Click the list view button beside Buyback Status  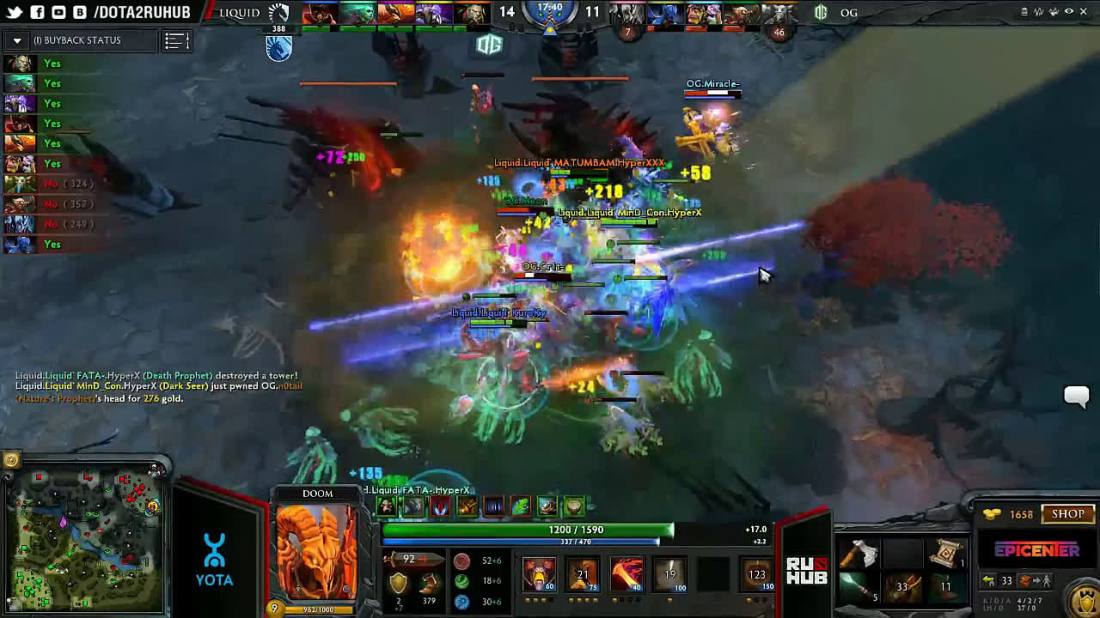(177, 41)
